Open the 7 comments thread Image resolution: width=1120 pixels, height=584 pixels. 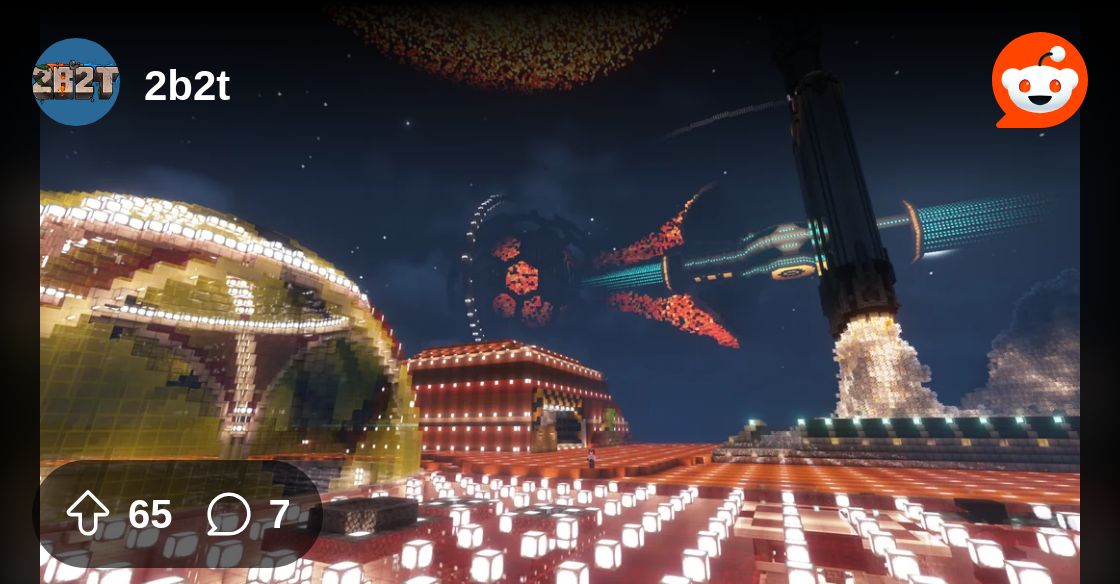coord(229,515)
